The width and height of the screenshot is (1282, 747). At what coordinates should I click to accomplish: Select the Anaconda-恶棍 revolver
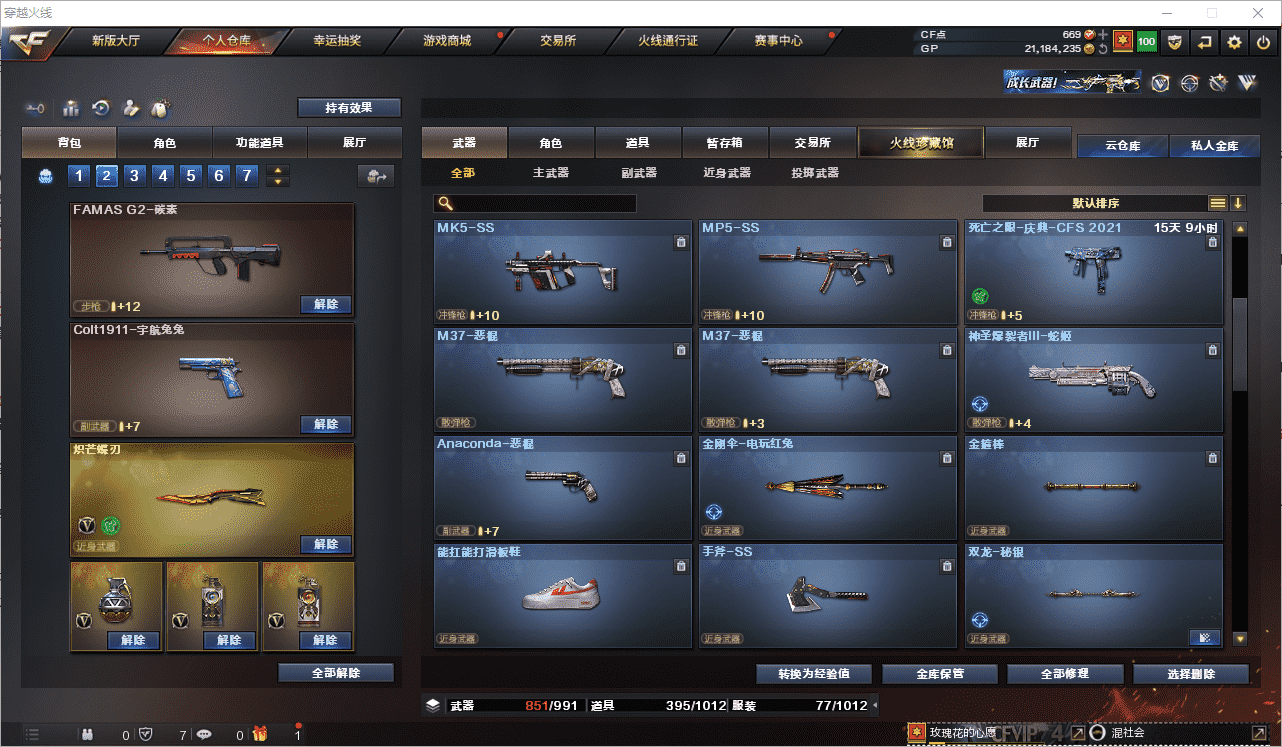point(563,488)
